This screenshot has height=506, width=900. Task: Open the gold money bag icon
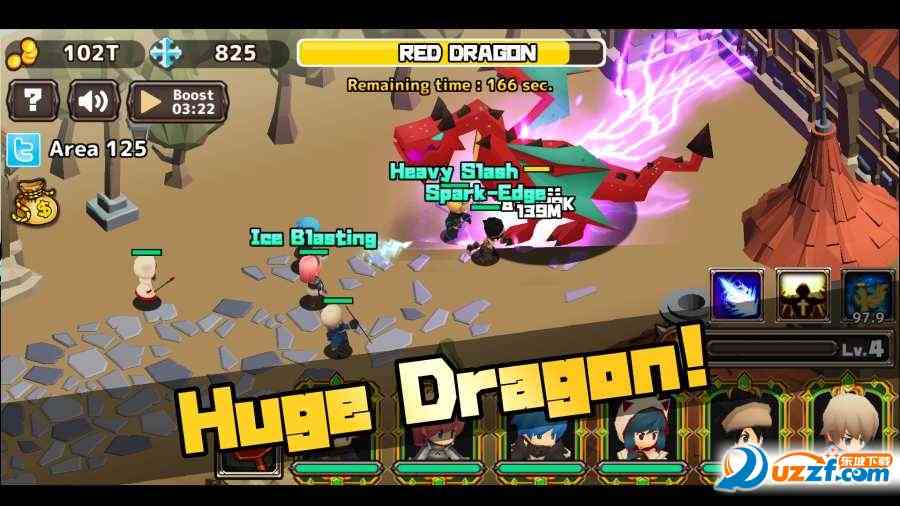(36, 204)
